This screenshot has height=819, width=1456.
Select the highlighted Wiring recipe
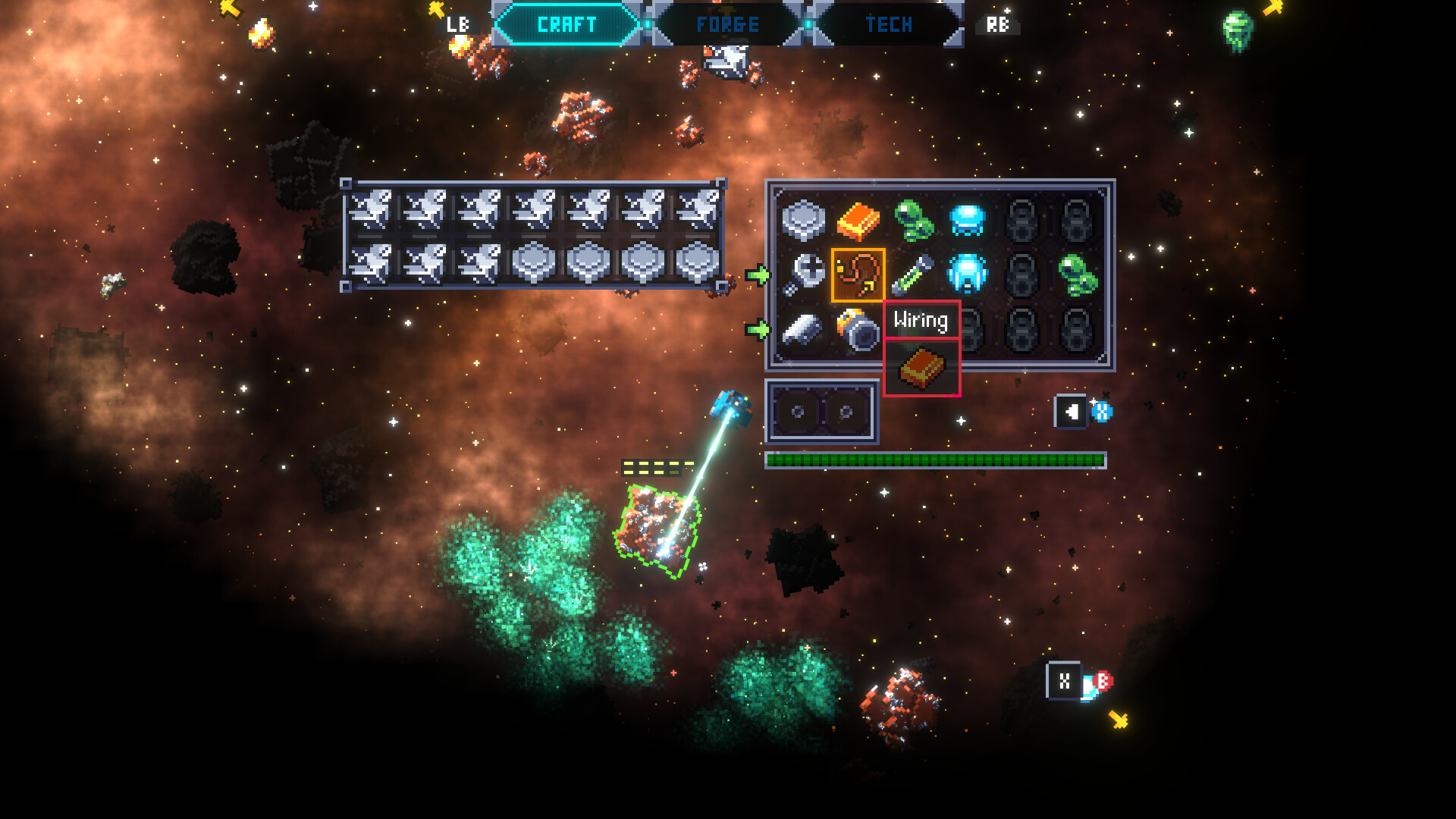858,275
